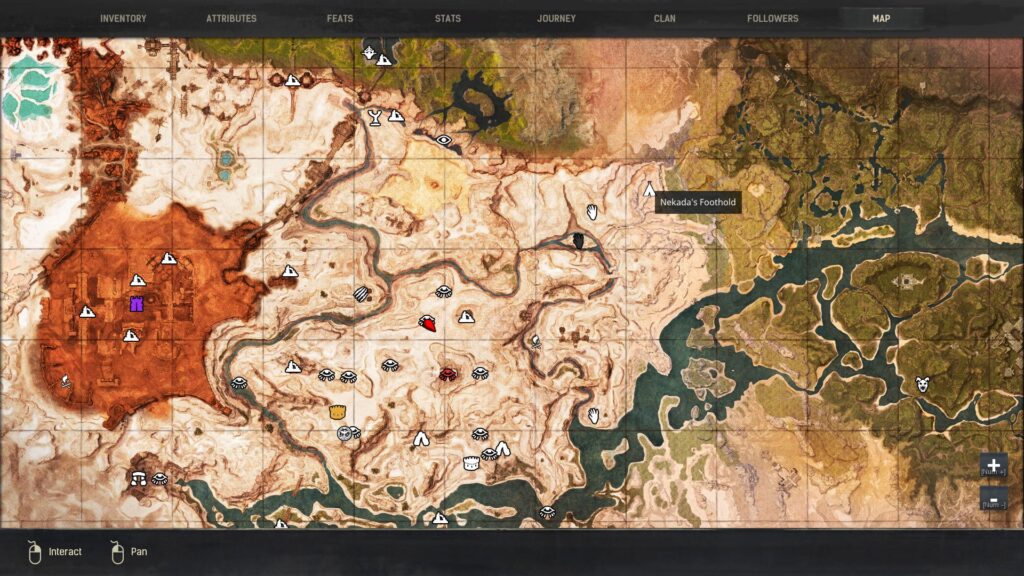This screenshot has height=576, width=1024.
Task: Select the black obelisk map marker
Action: (x=578, y=239)
